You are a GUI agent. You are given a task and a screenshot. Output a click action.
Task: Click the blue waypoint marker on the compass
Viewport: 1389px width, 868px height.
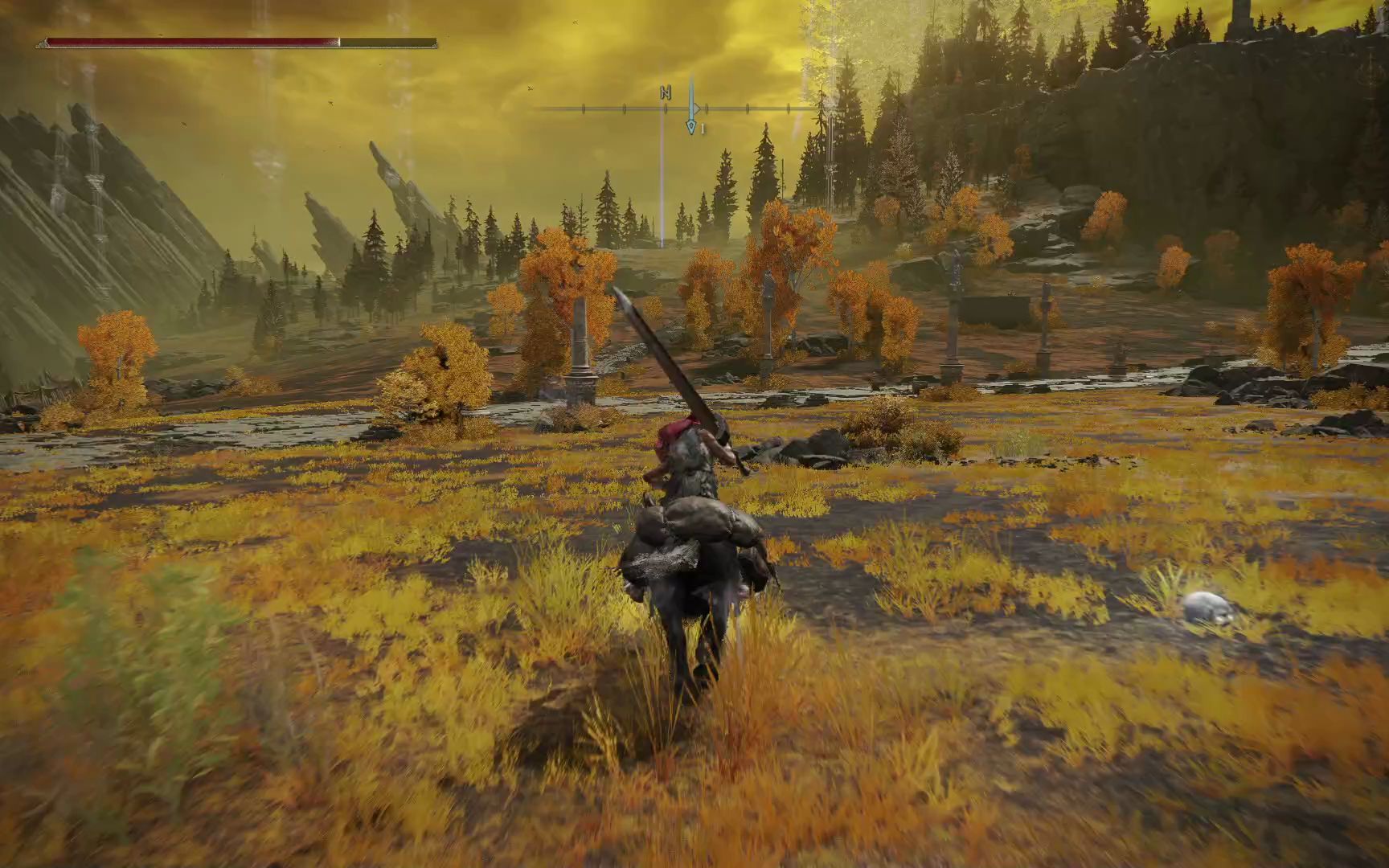coord(690,126)
